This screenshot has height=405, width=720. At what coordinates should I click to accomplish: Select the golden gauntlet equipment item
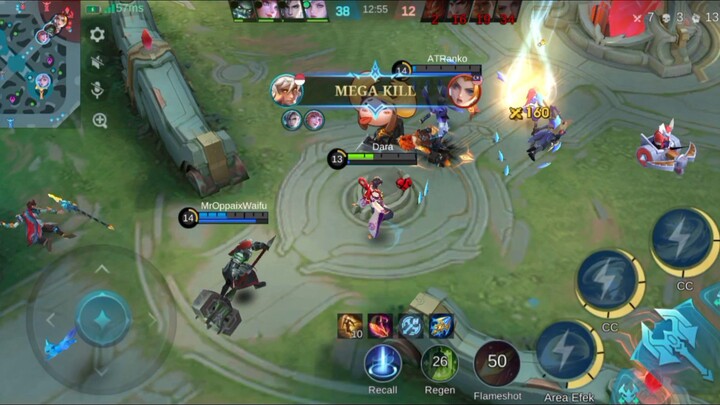pos(350,326)
